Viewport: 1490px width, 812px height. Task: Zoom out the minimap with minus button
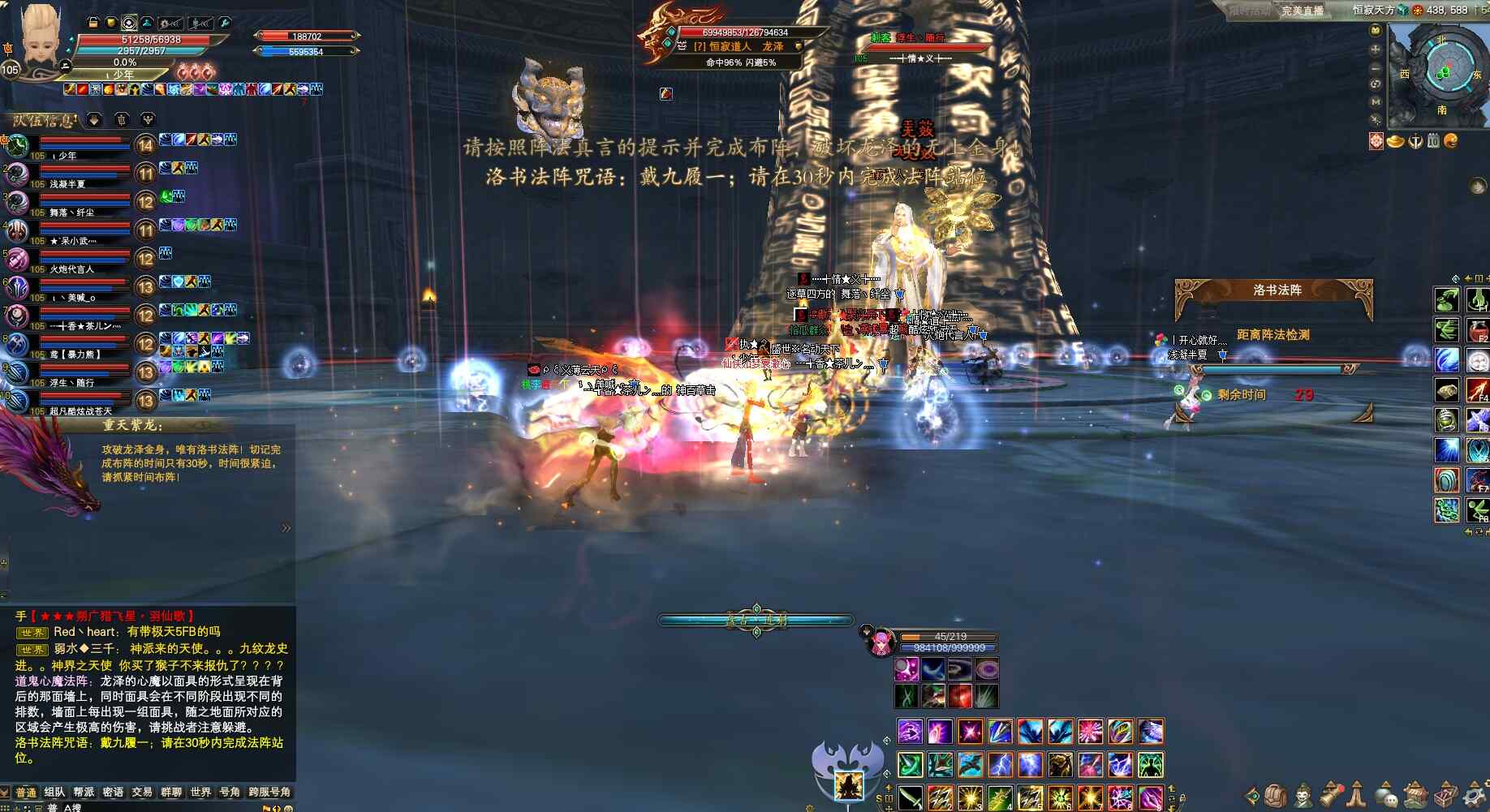click(x=1376, y=67)
